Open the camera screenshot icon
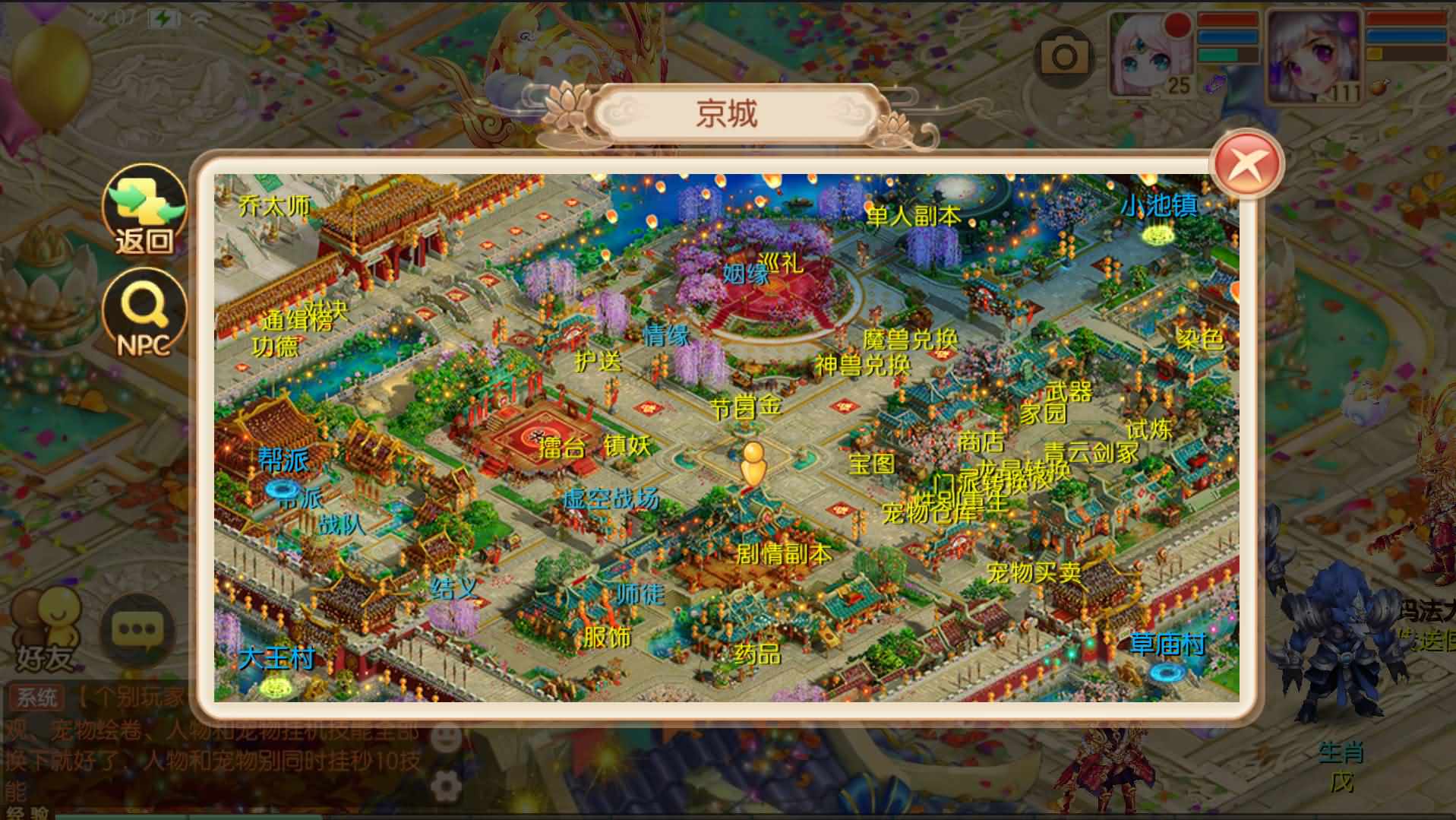This screenshot has width=1456, height=820. coord(1064,55)
